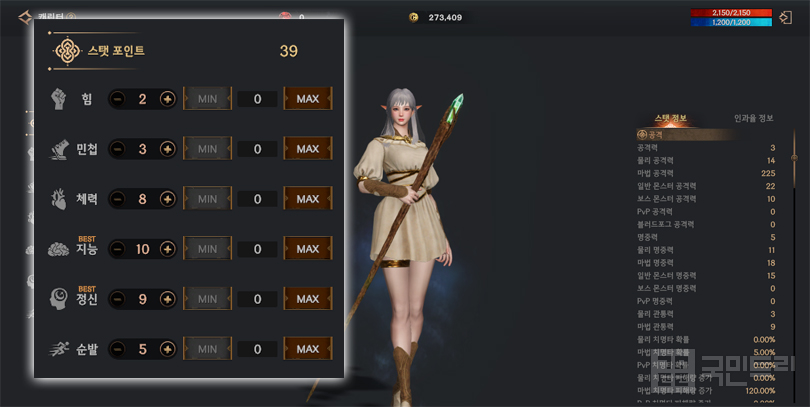Increase 체력 stat by one
This screenshot has width=810, height=407.
click(167, 199)
